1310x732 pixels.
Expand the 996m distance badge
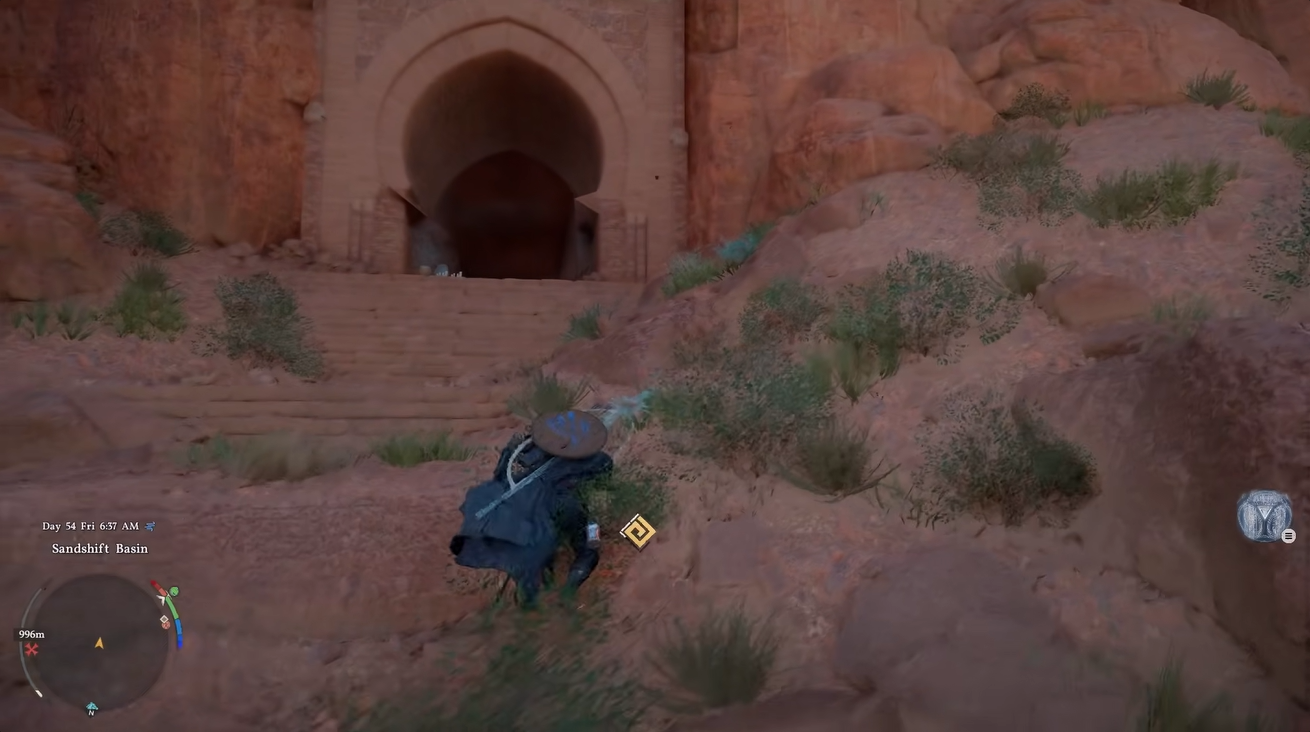pos(30,634)
